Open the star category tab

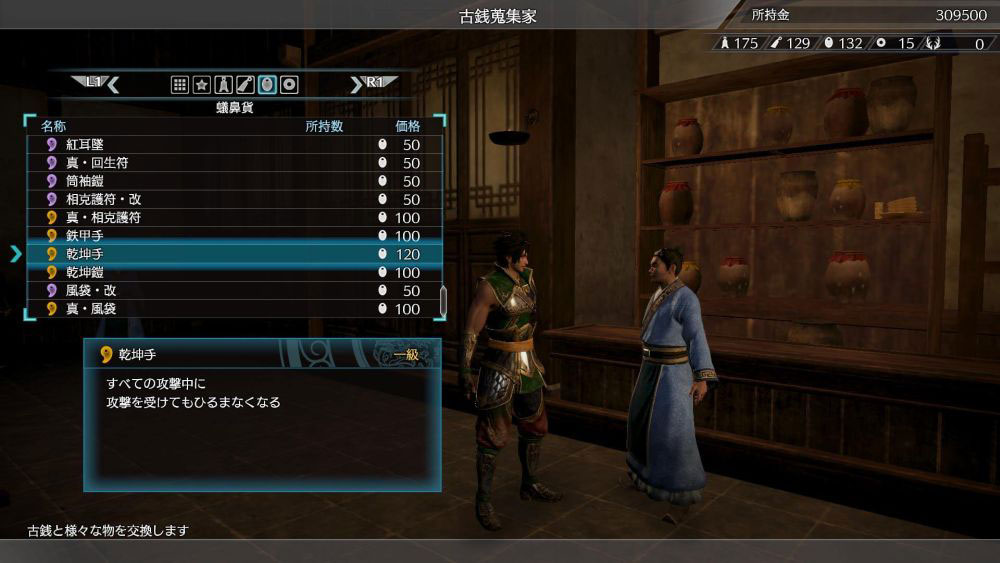[202, 85]
